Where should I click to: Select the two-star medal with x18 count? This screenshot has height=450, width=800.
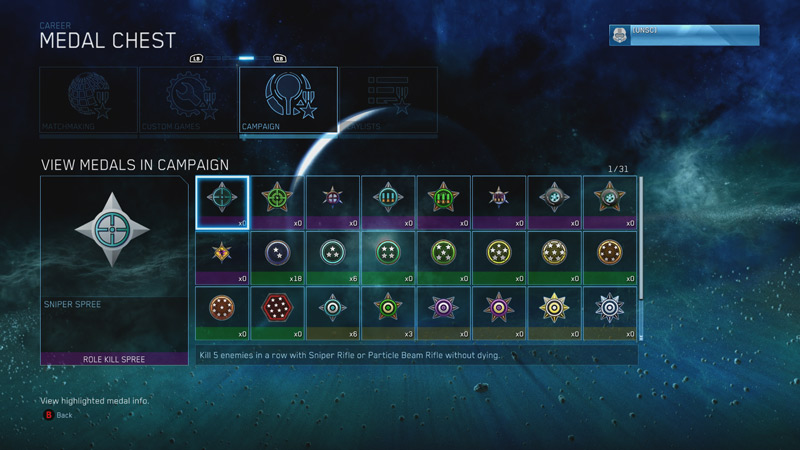click(x=277, y=257)
